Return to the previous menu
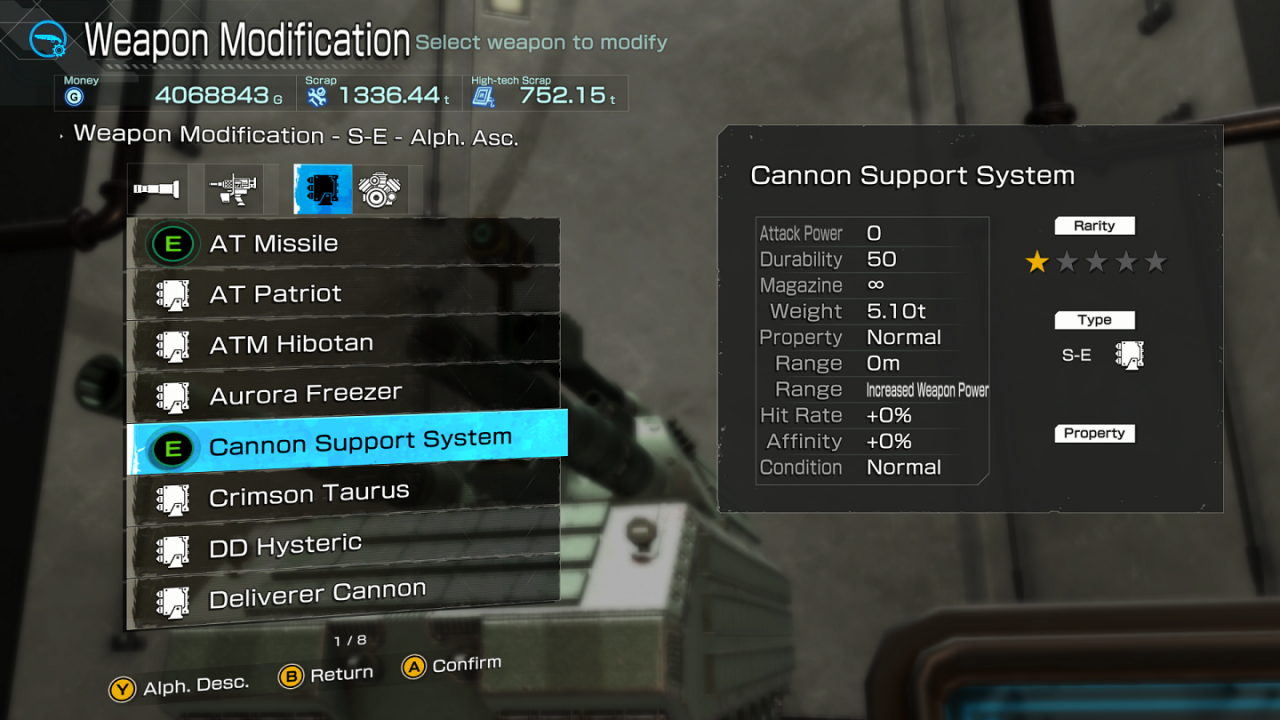The image size is (1280, 720). pos(327,676)
